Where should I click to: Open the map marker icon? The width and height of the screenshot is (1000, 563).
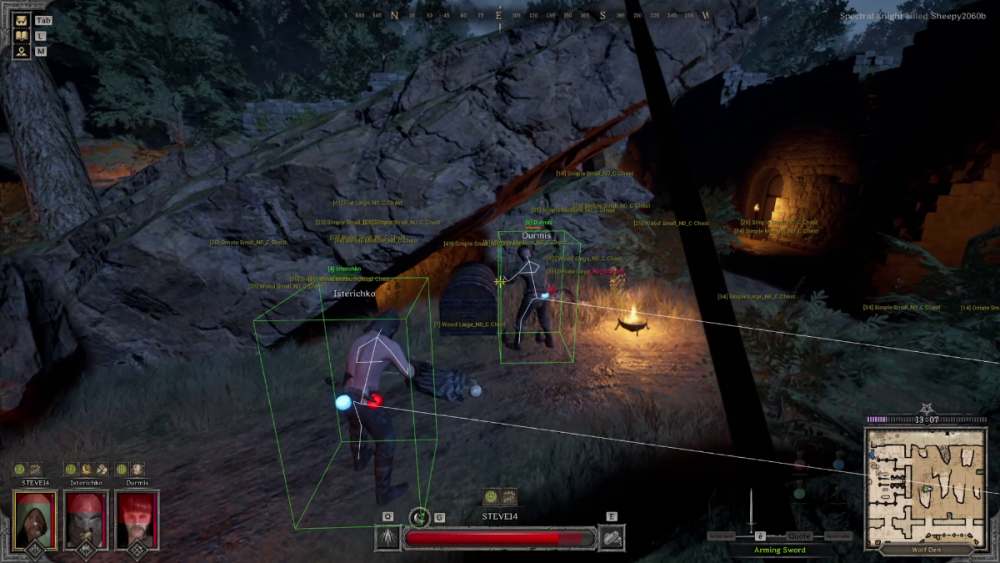pyautogui.click(x=19, y=51)
